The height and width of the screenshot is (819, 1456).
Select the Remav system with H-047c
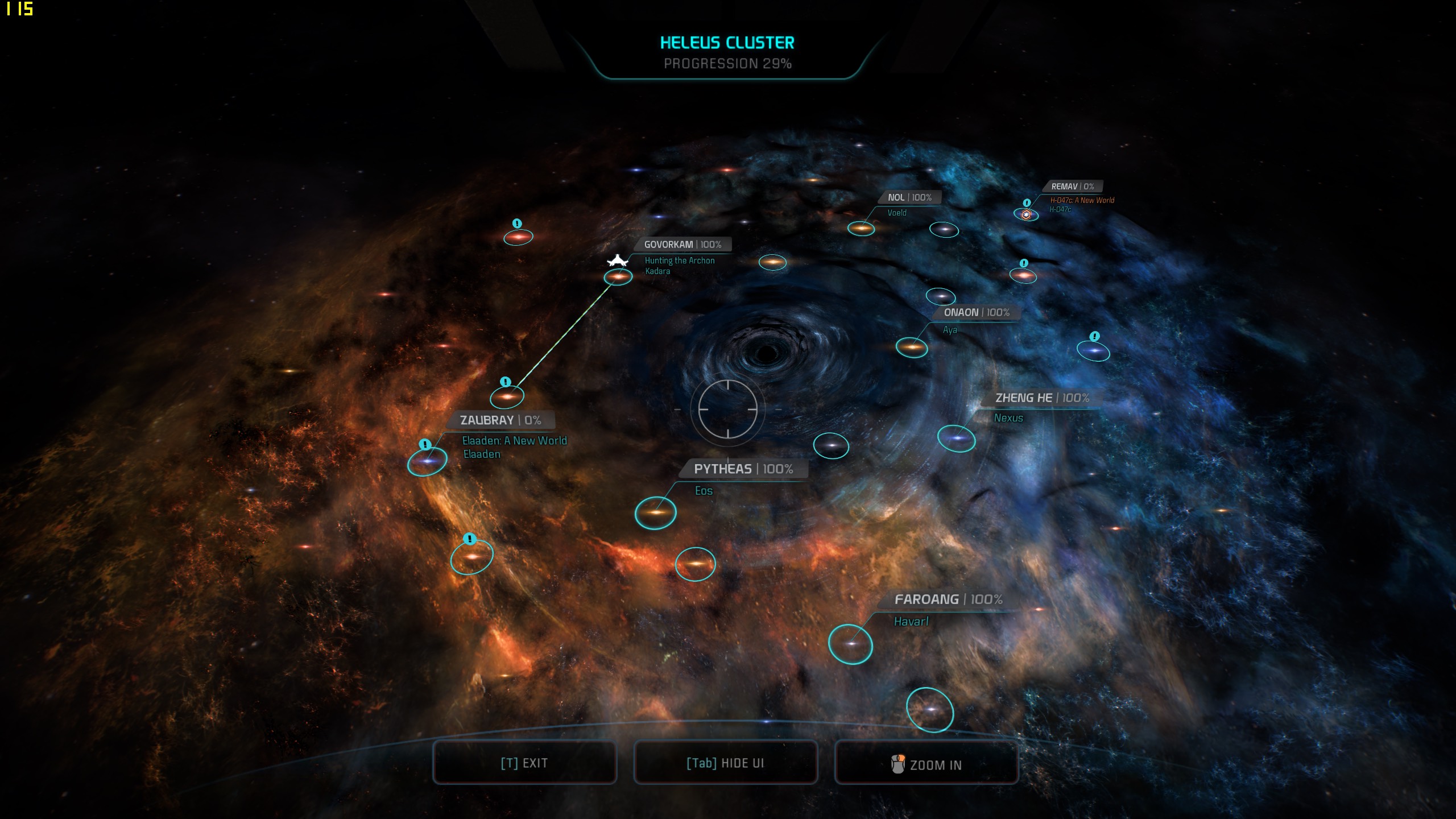pos(1026,214)
